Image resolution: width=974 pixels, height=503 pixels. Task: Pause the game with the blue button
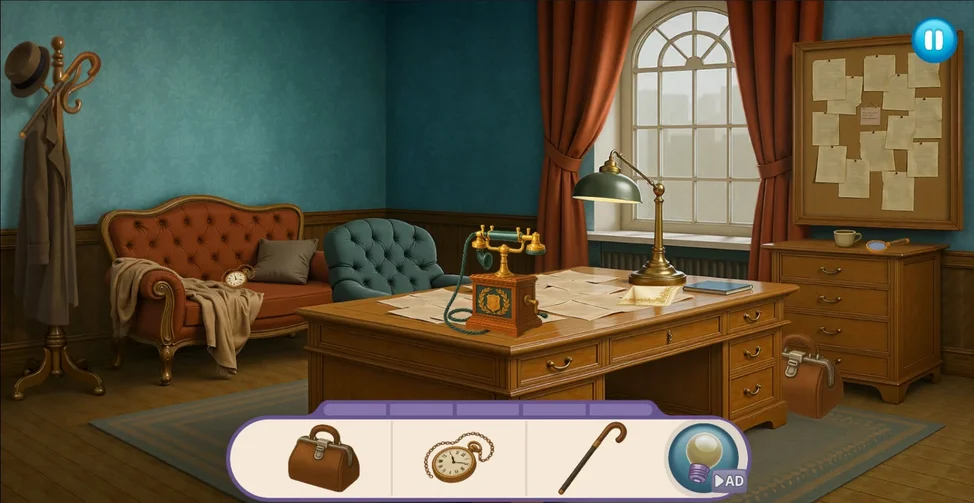coord(934,40)
